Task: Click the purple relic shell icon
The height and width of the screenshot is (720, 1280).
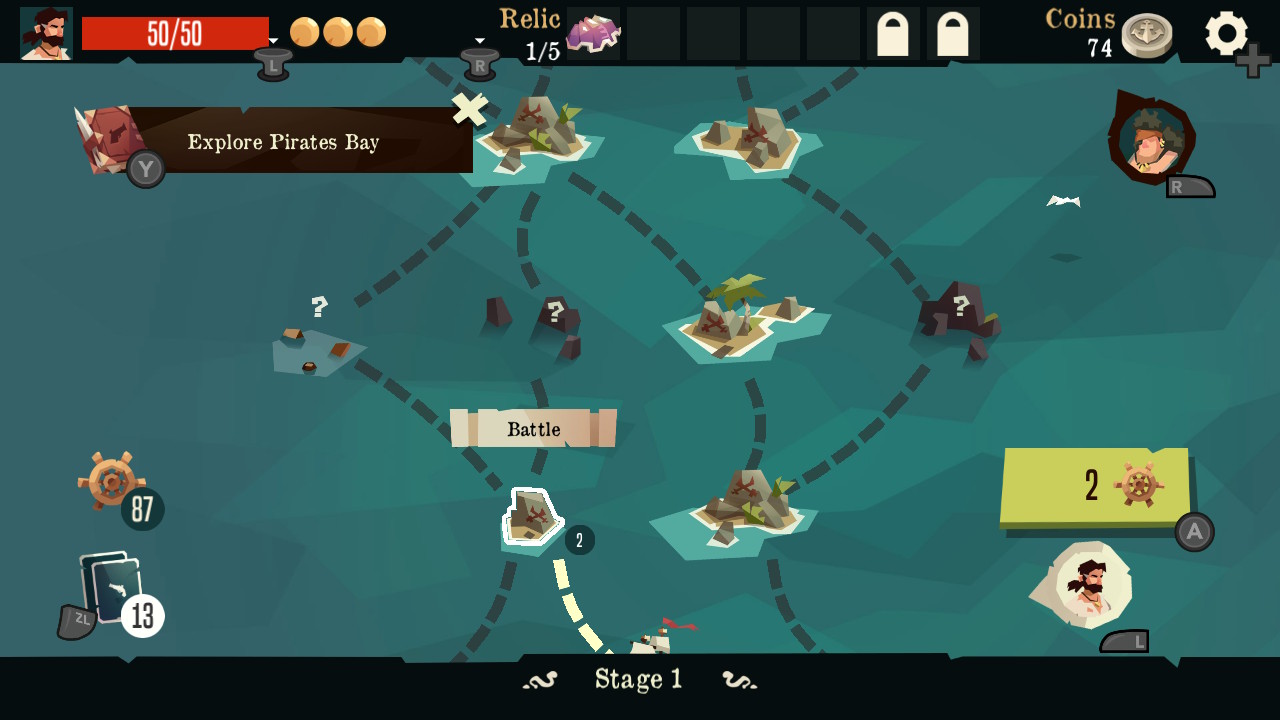Action: [594, 33]
